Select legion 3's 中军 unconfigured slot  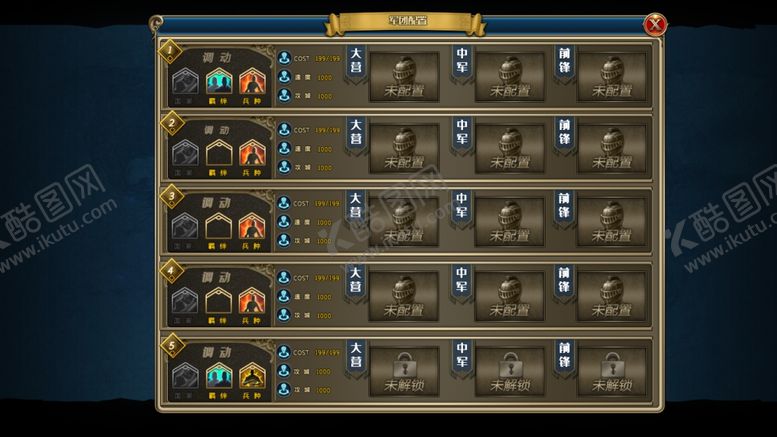click(x=509, y=223)
